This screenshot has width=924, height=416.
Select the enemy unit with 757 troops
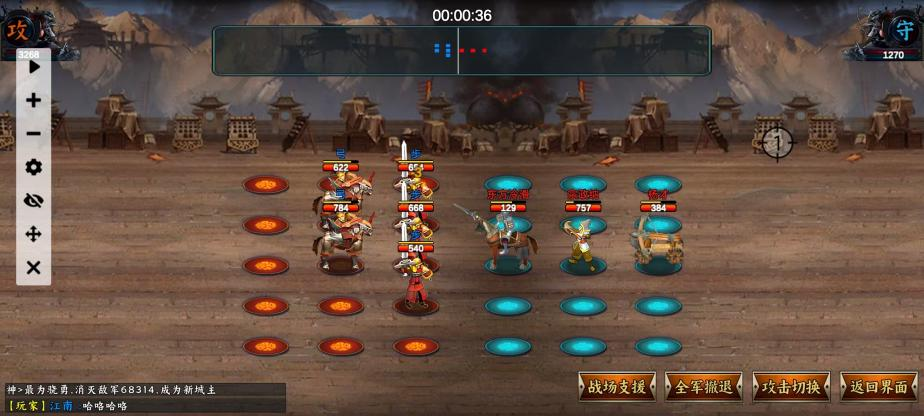pyautogui.click(x=582, y=242)
